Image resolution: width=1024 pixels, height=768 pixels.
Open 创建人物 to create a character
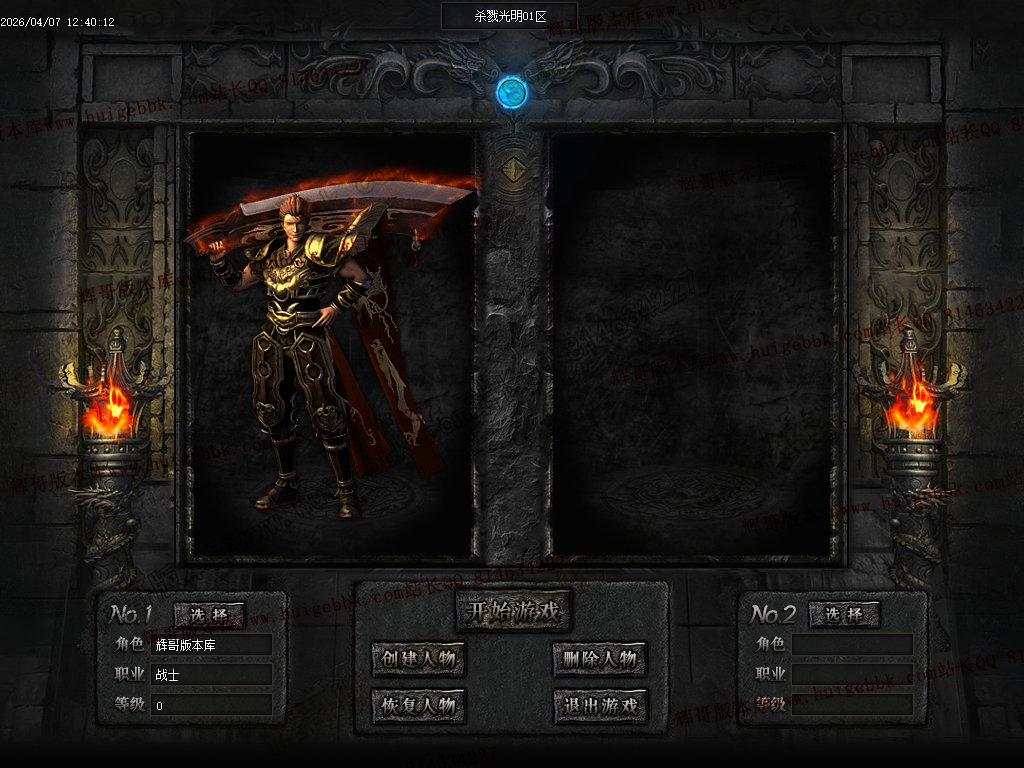point(419,659)
